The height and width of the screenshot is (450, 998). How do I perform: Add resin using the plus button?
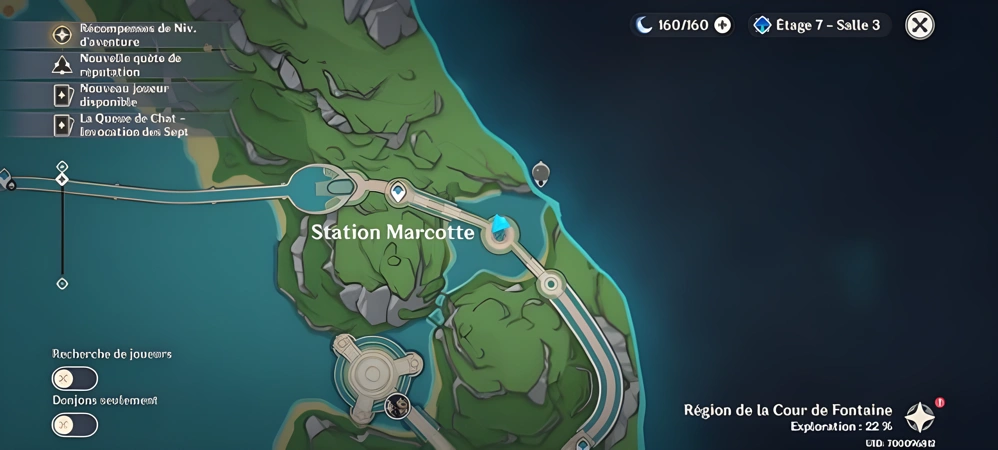tap(722, 25)
